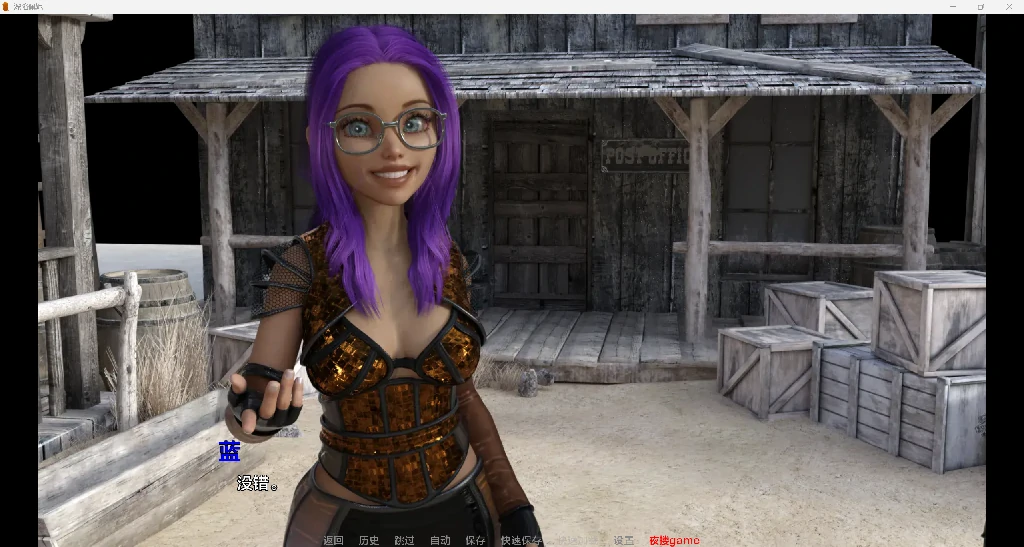The width and height of the screenshot is (1024, 547).
Task: Toggle 自动 (auto) advance mode
Action: pyautogui.click(x=440, y=541)
